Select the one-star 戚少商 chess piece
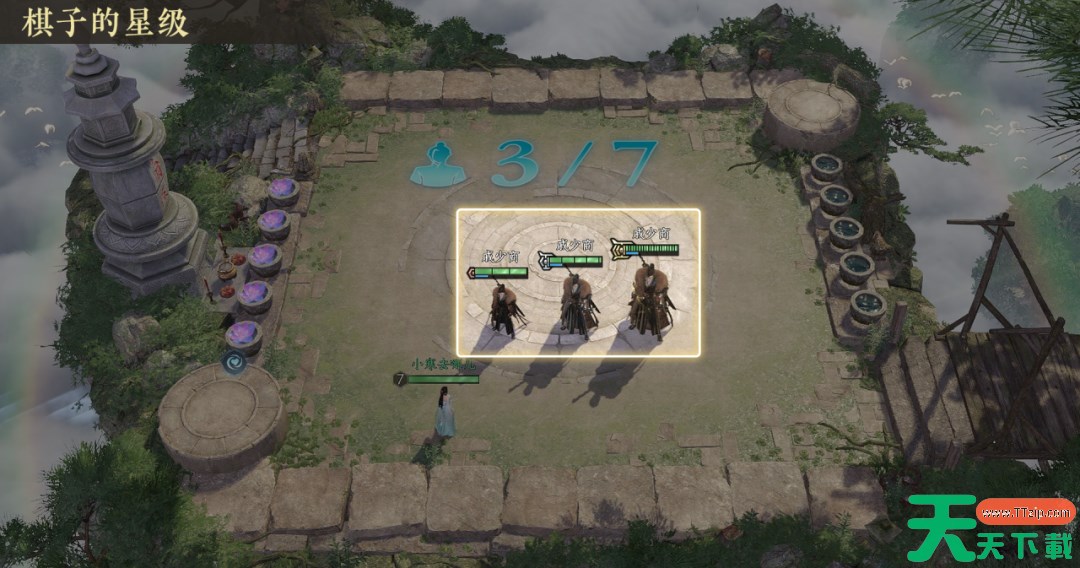 pyautogui.click(x=502, y=304)
